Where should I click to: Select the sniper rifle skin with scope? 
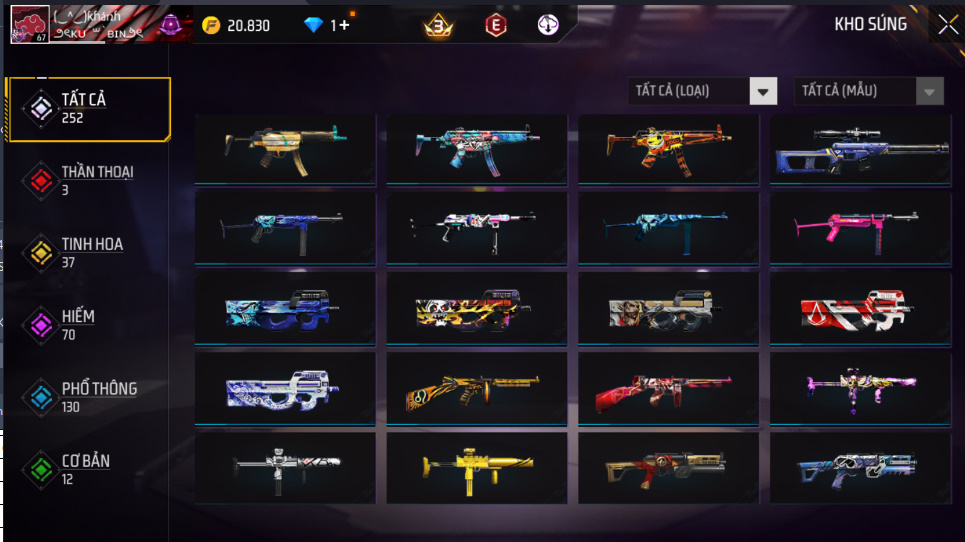pos(858,149)
